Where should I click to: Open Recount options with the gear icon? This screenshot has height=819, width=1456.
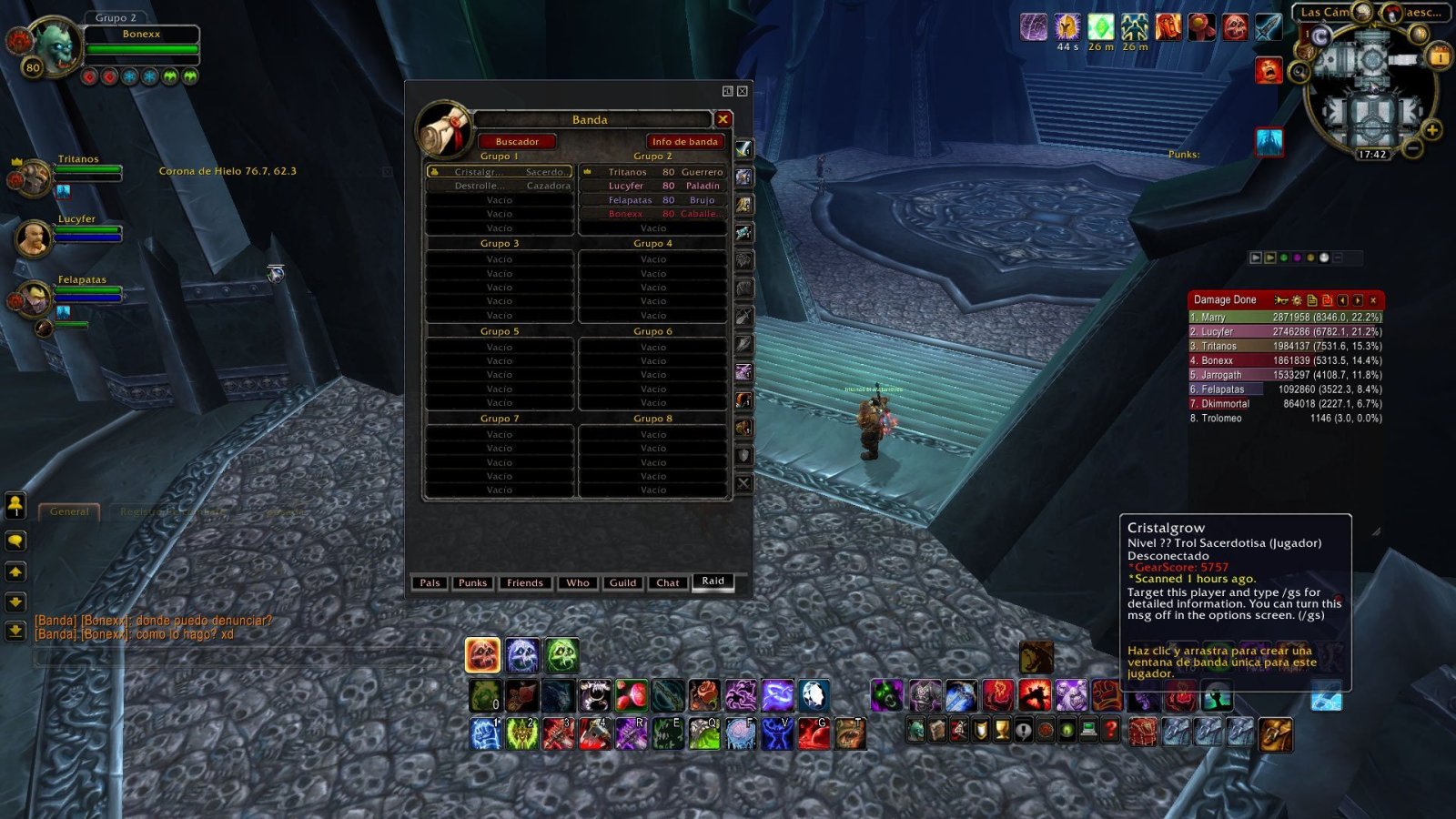tap(1298, 299)
